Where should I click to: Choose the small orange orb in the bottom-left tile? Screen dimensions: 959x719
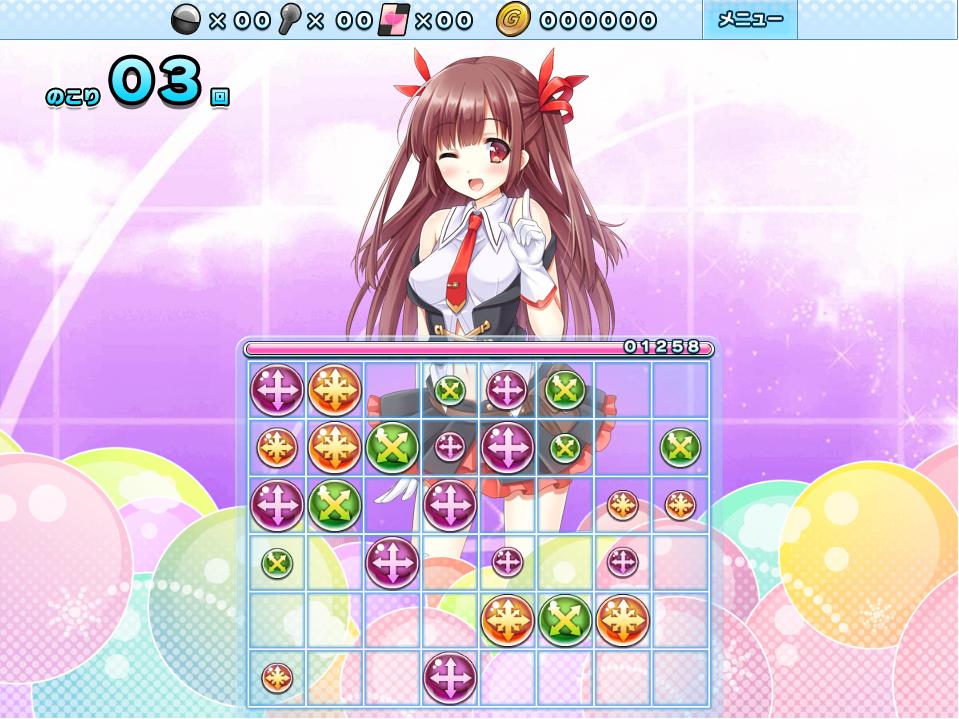(x=277, y=677)
